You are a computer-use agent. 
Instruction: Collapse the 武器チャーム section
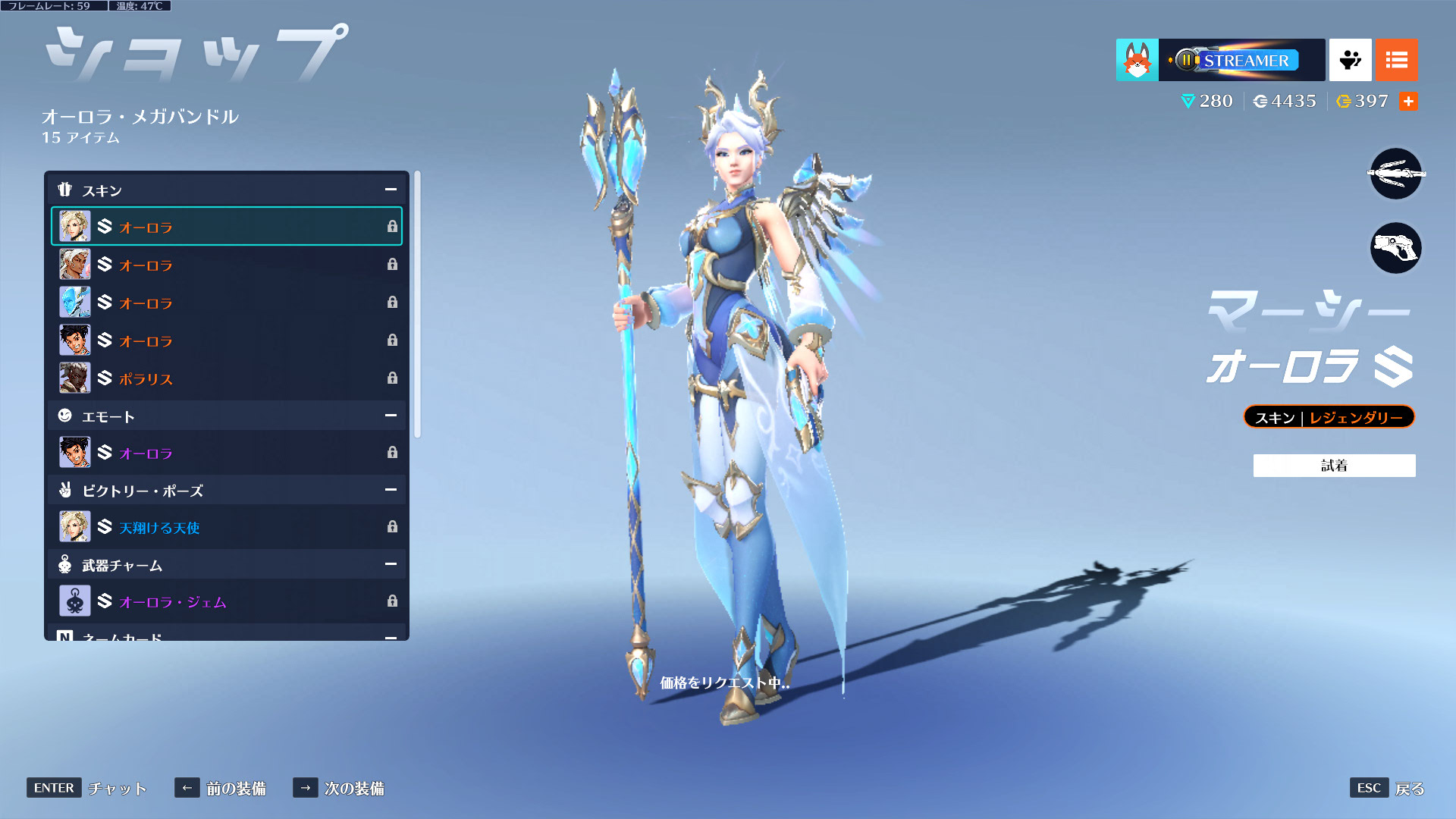pos(391,564)
